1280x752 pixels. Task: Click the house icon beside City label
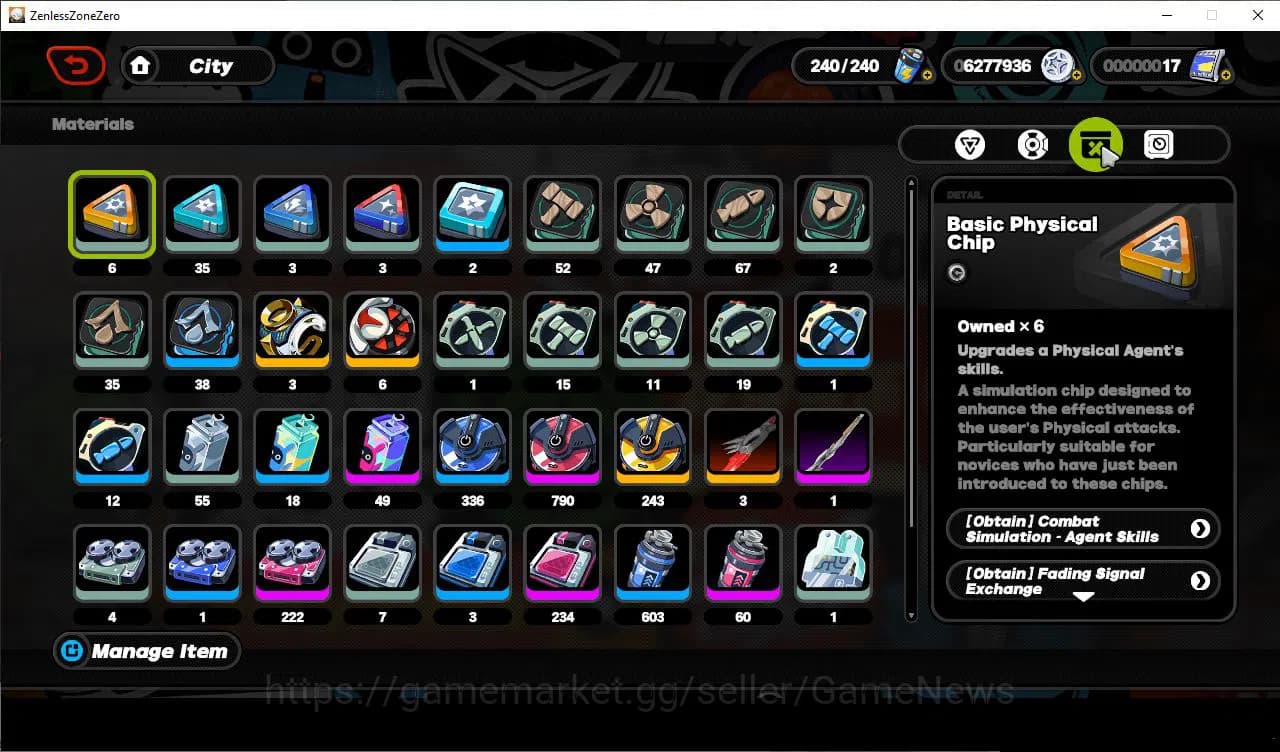tap(141, 65)
